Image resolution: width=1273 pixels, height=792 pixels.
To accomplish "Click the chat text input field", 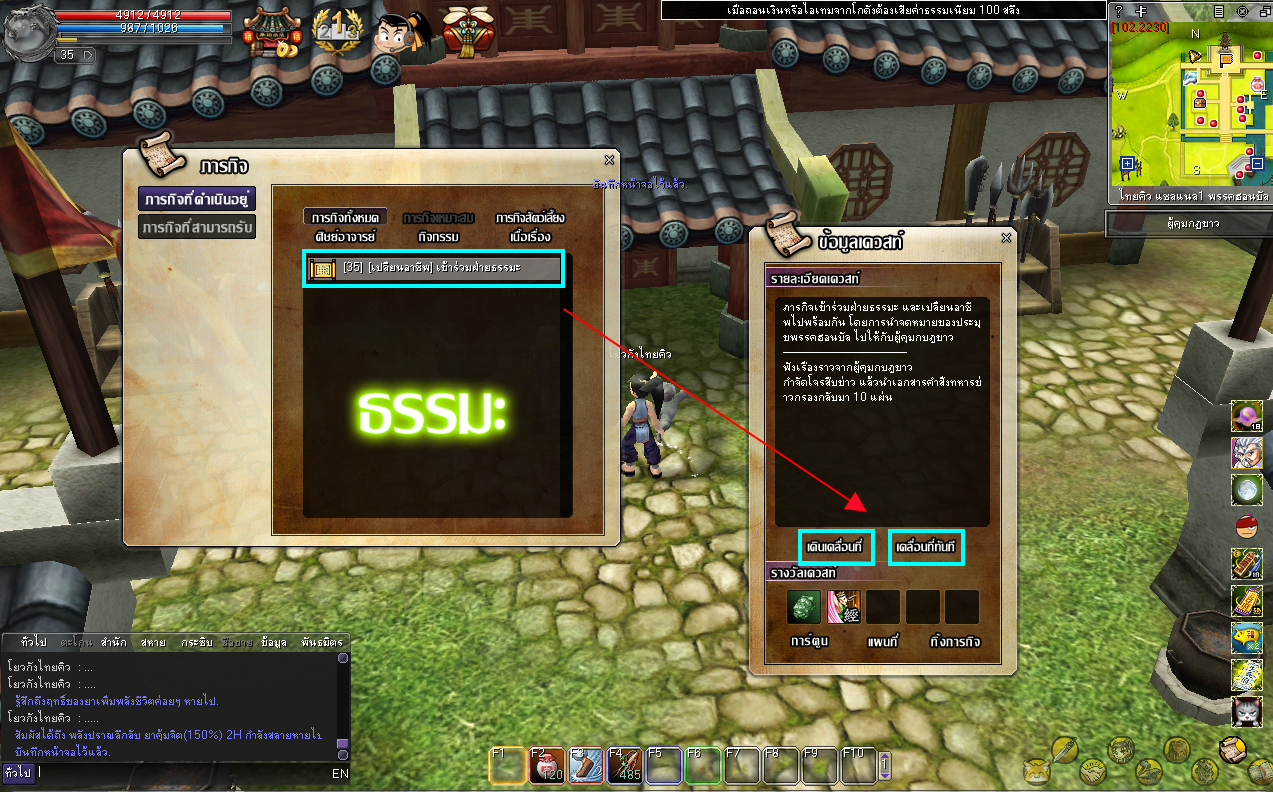I will [x=180, y=773].
